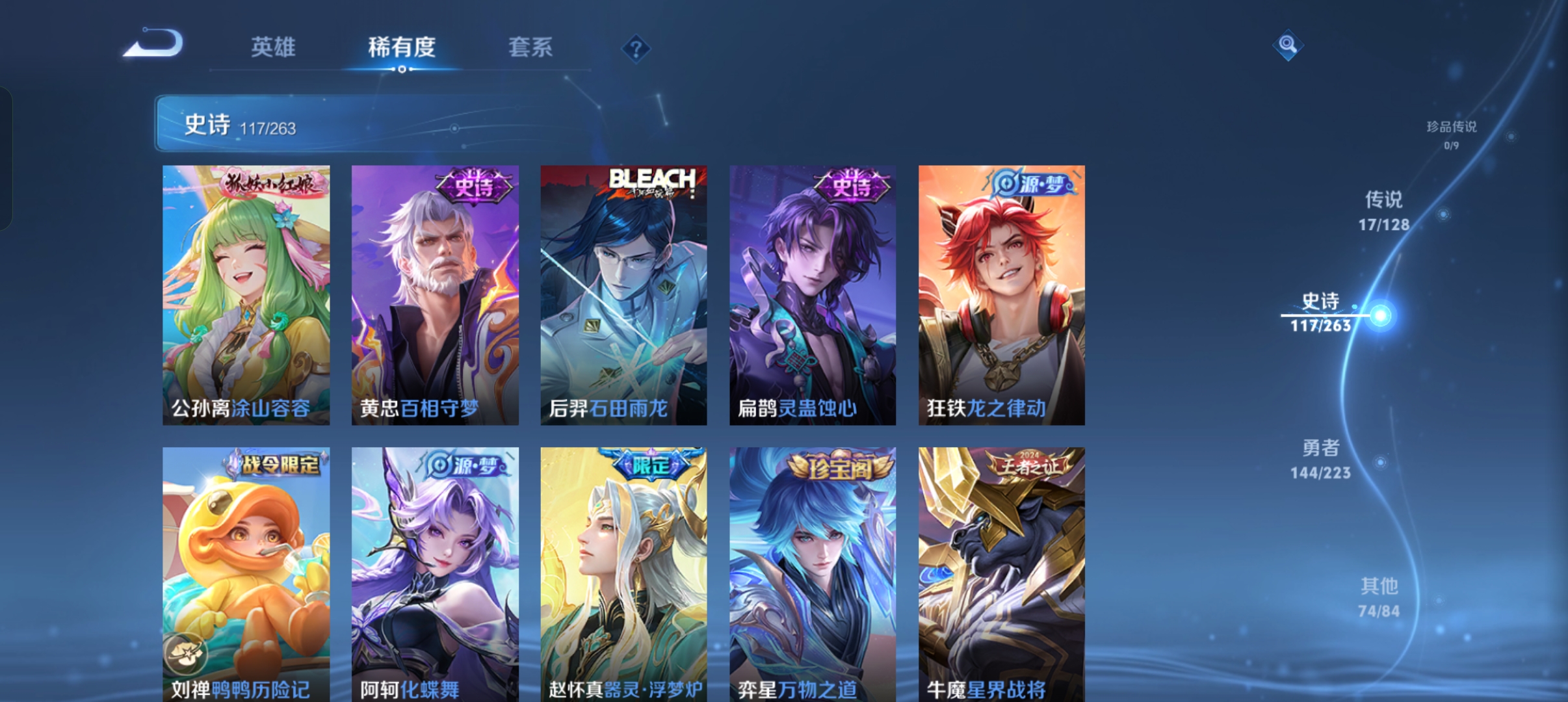This screenshot has height=702, width=1568.
Task: Select the 黄忠 百相守梦 skin card
Action: point(435,295)
